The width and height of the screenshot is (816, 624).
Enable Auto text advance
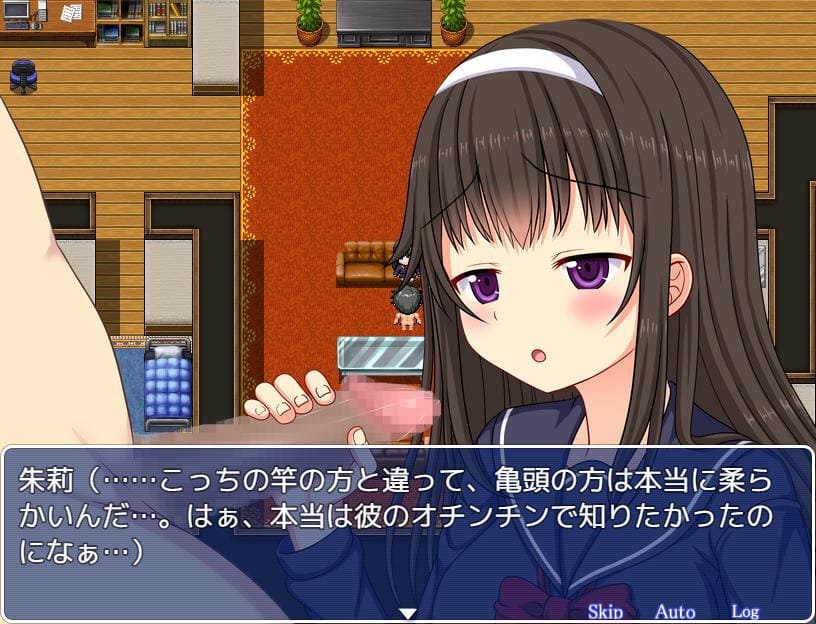pos(675,611)
